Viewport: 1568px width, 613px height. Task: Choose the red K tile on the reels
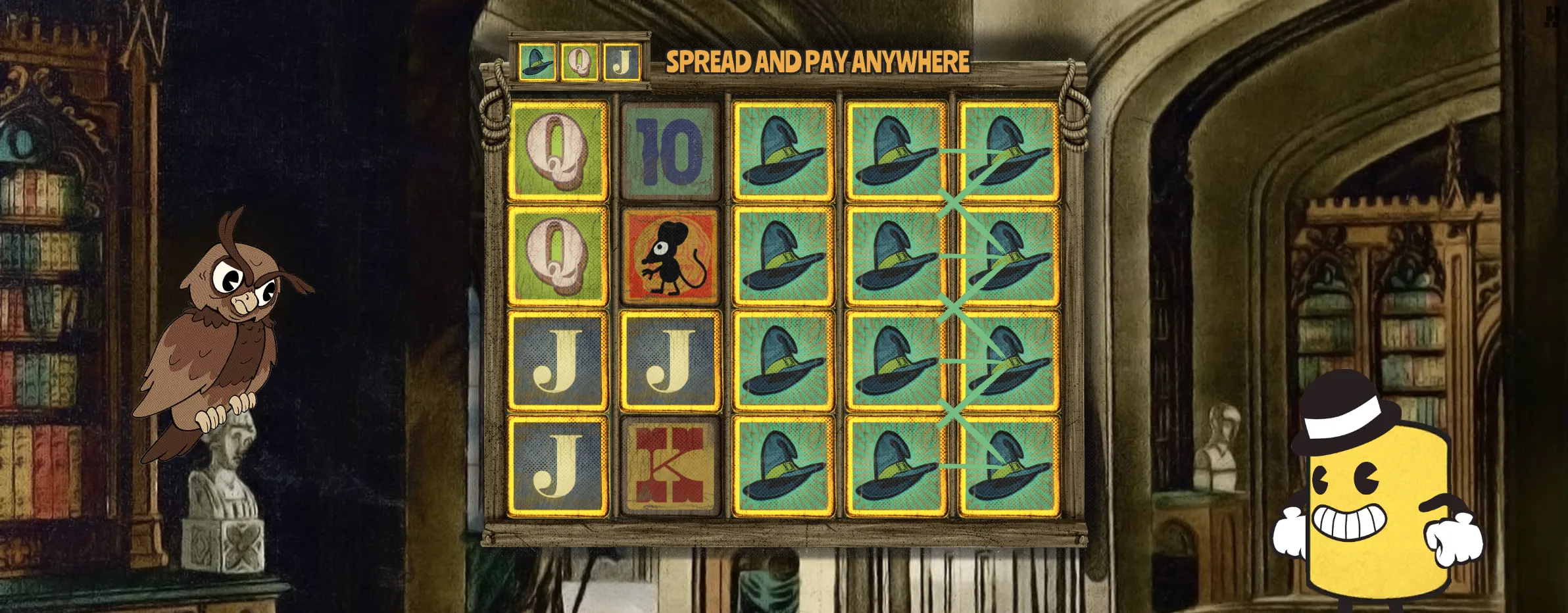[x=670, y=466]
